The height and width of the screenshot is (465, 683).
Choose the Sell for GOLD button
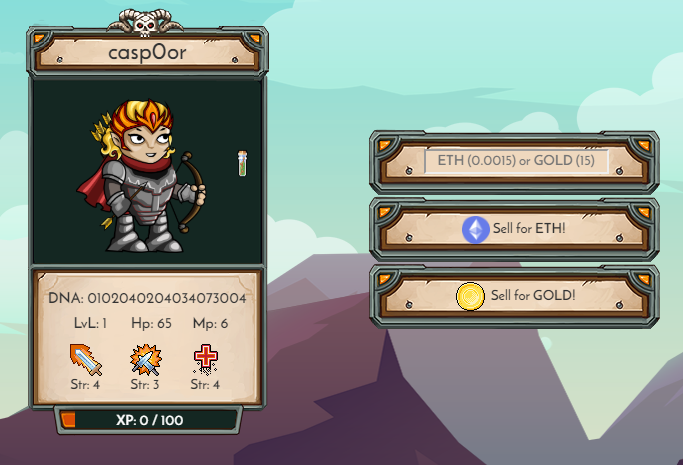click(516, 296)
